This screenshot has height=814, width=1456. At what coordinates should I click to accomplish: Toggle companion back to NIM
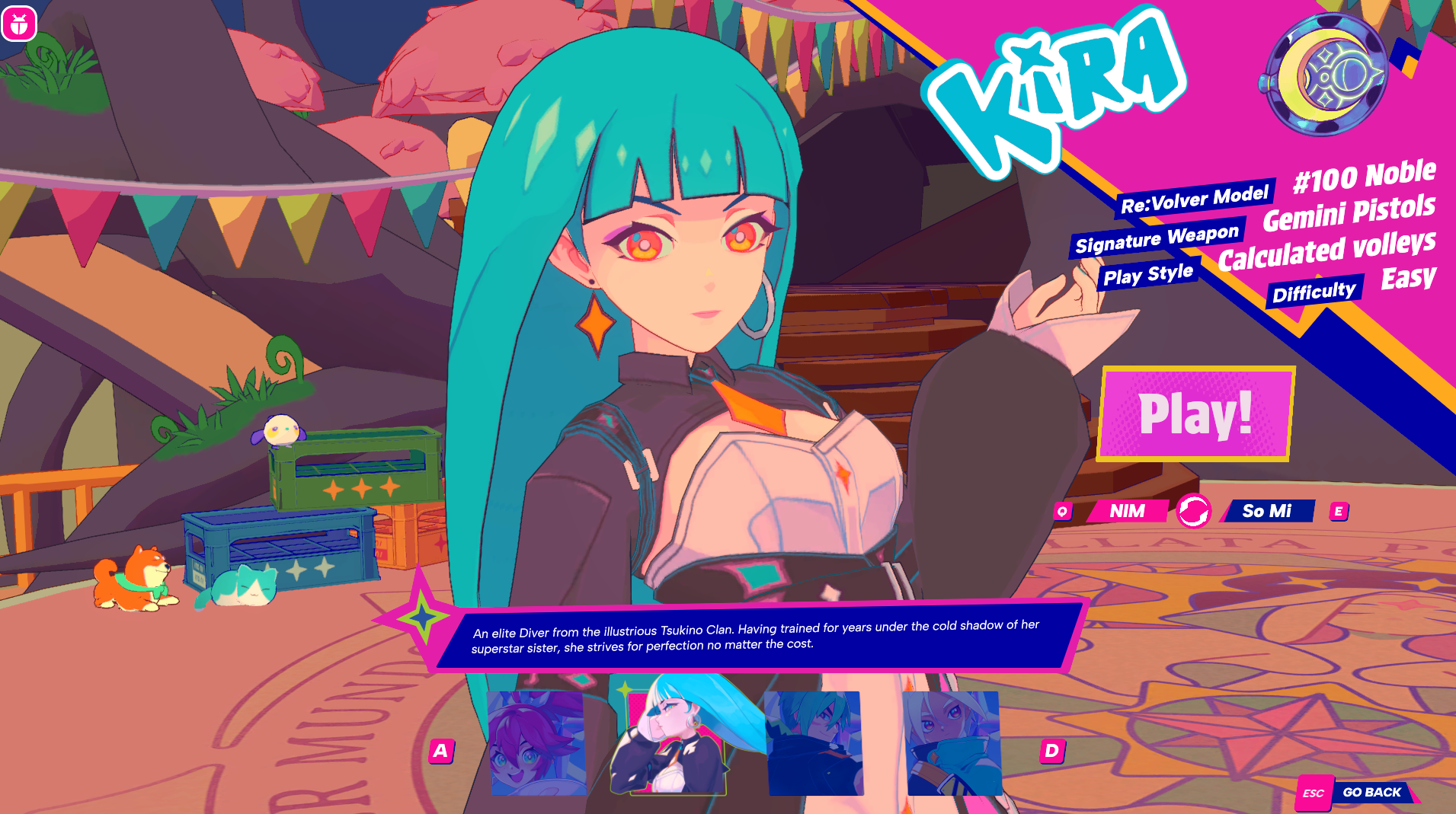click(1125, 512)
